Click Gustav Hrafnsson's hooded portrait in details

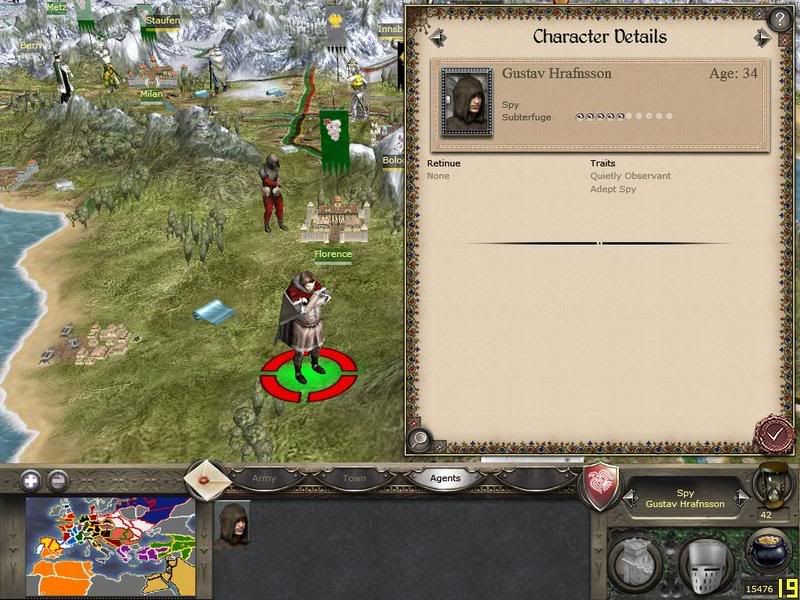coord(466,103)
